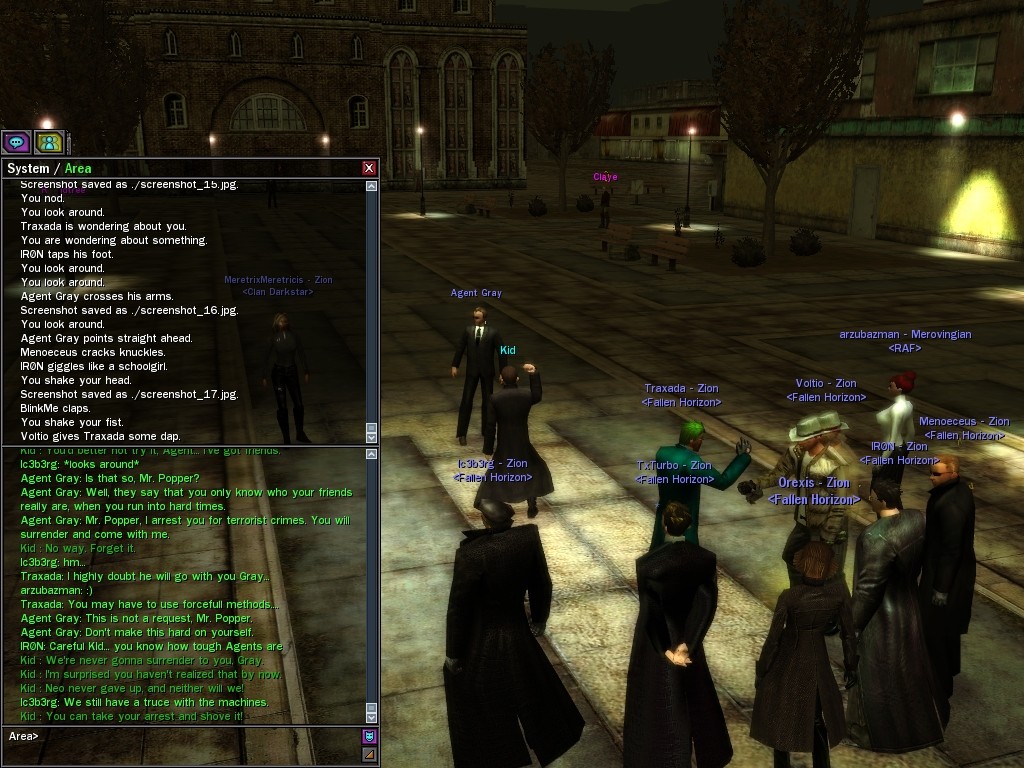Switch to the Area tab in the chat header
This screenshot has height=768, width=1024.
(x=78, y=168)
